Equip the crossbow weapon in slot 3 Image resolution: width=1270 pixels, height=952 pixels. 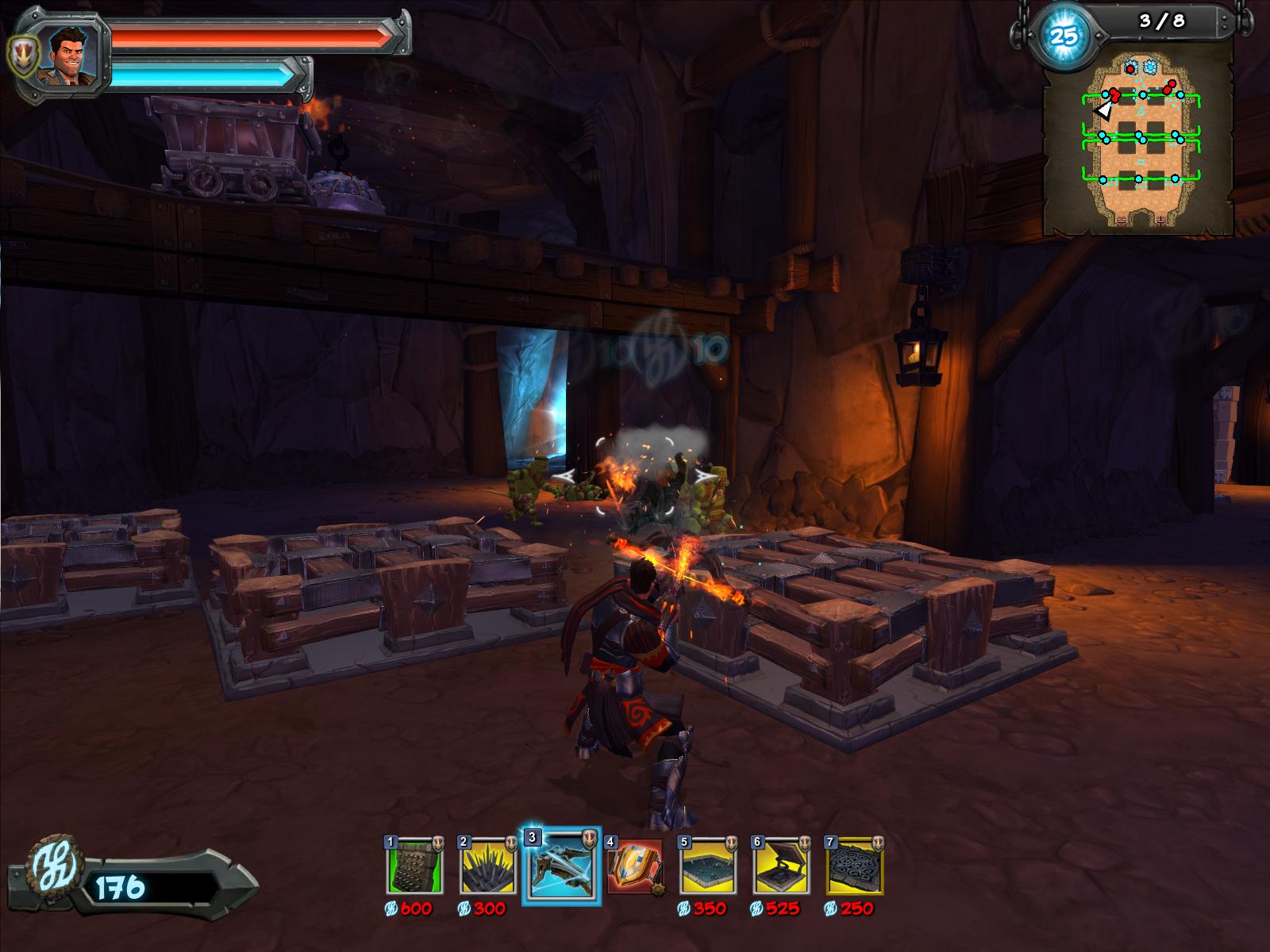coord(560,866)
